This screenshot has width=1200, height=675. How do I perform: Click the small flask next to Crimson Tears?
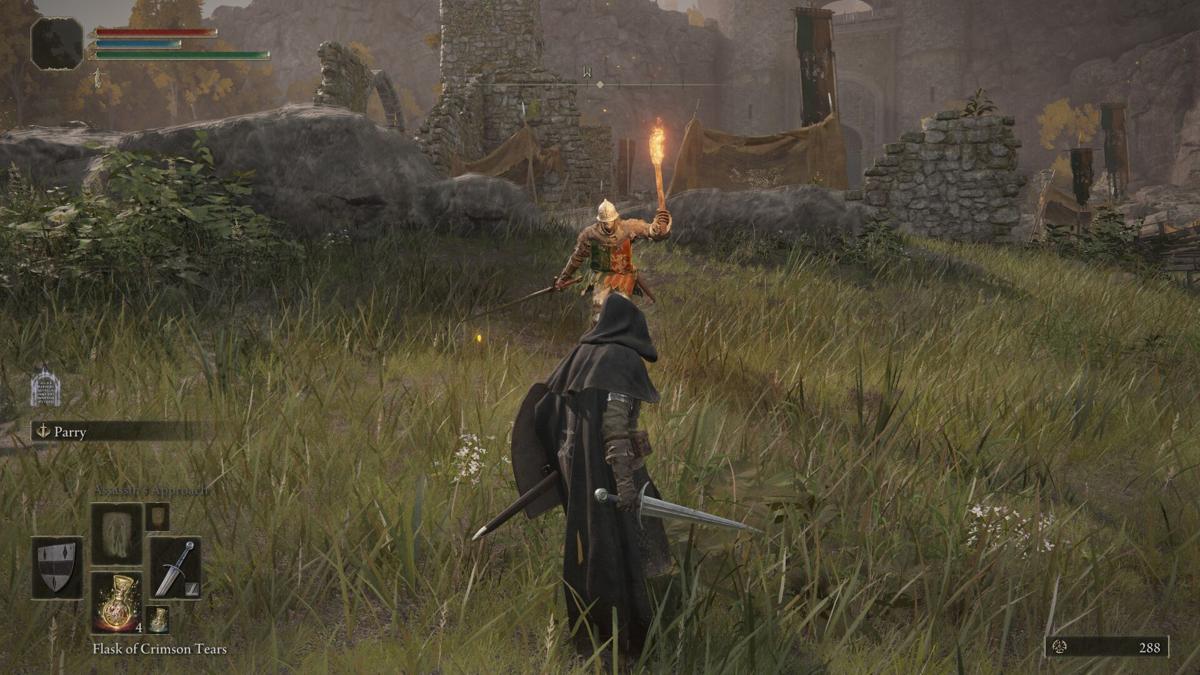tap(157, 619)
